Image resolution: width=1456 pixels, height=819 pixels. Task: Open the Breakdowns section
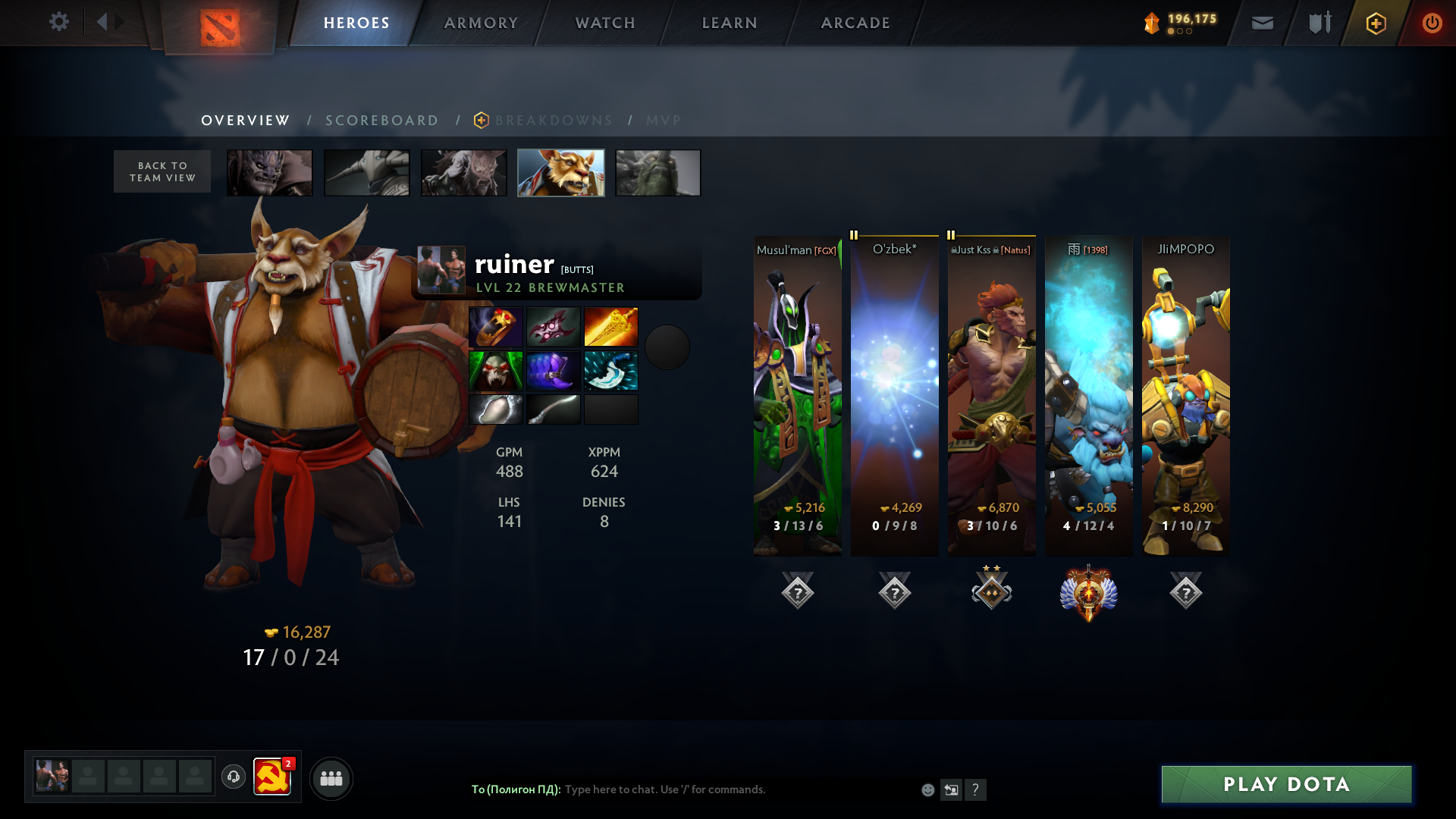554,121
